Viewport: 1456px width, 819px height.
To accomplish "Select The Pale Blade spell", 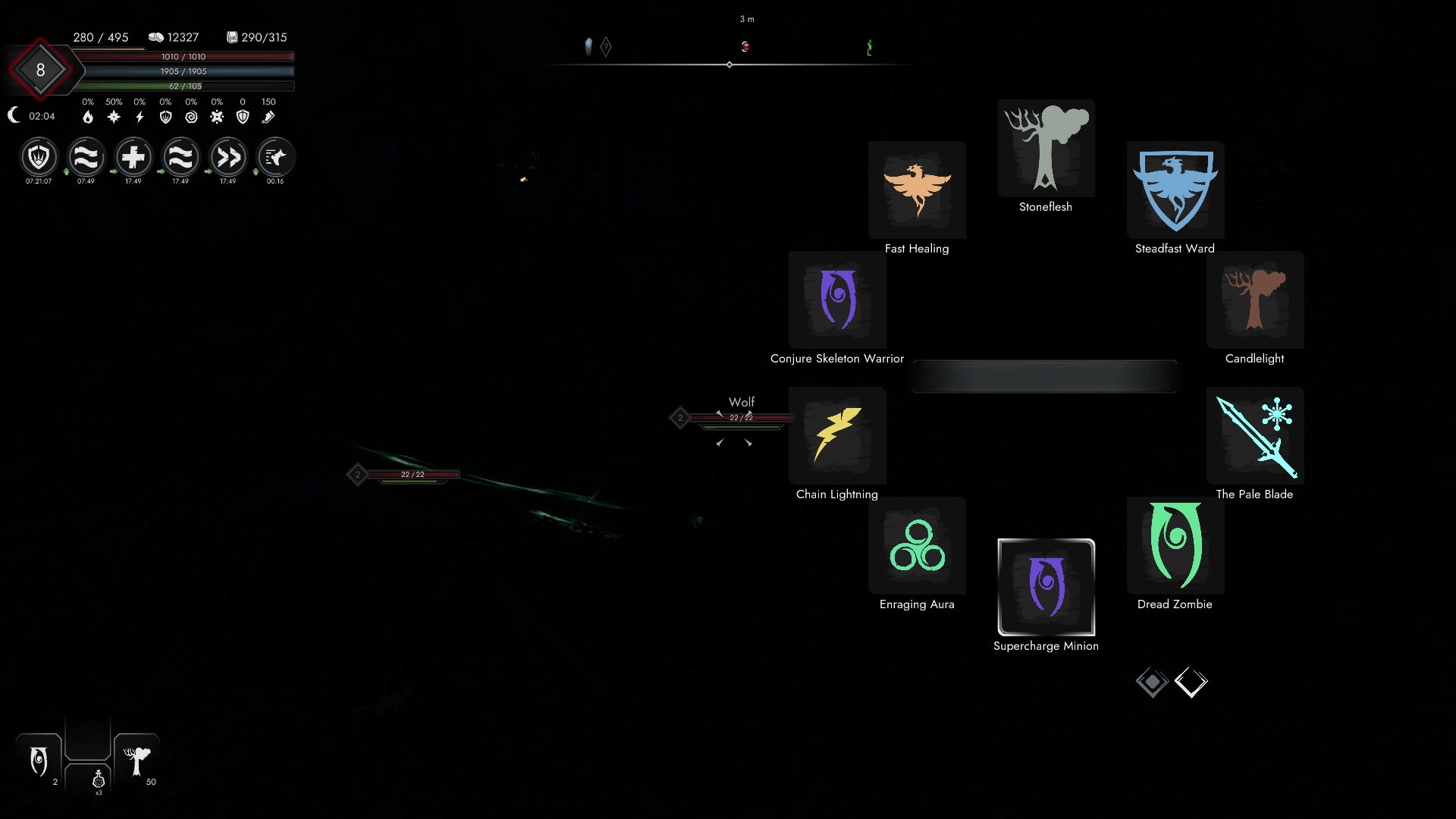I will 1255,435.
